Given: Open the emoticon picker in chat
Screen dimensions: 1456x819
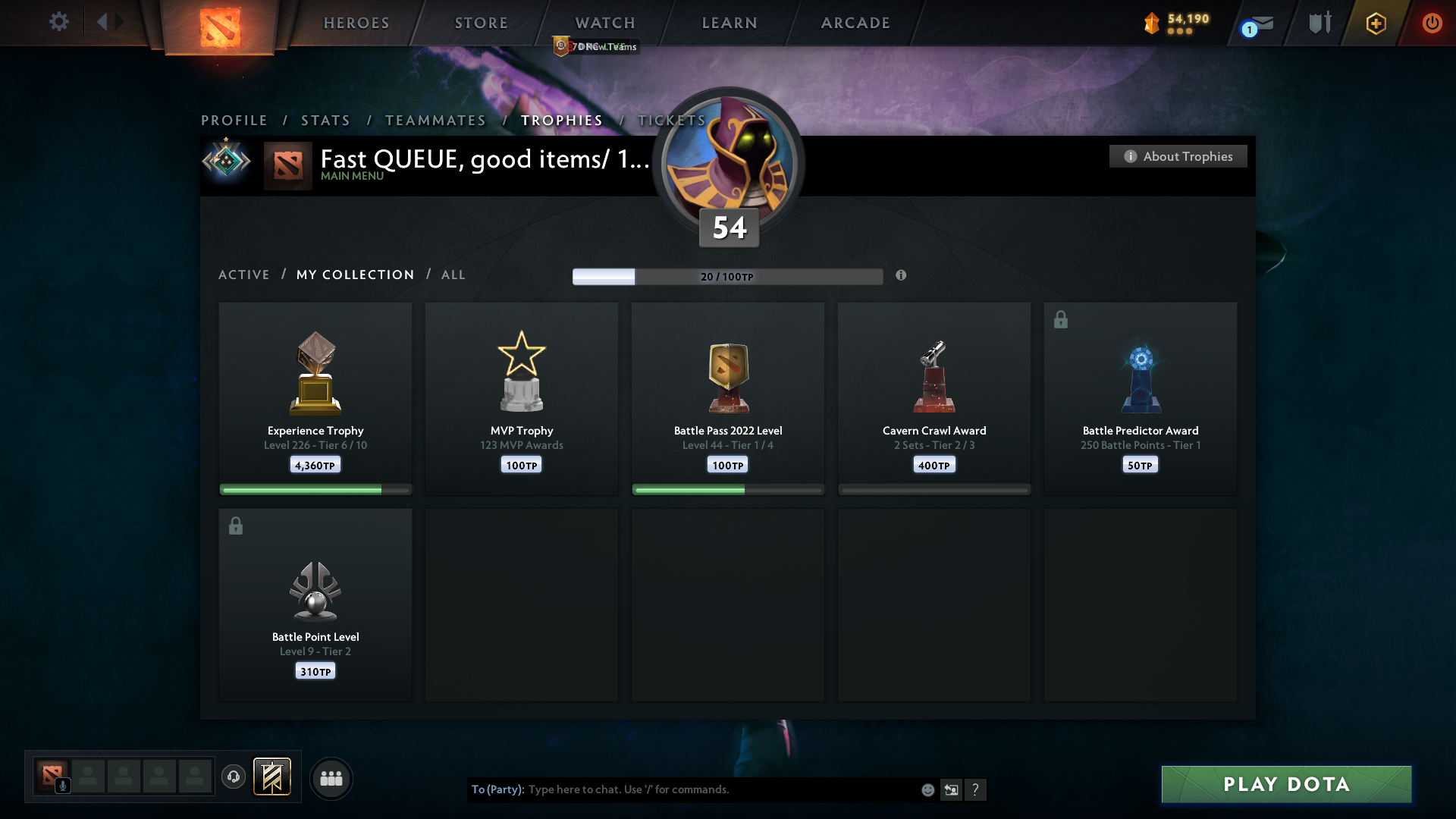Looking at the screenshot, I should 927,789.
